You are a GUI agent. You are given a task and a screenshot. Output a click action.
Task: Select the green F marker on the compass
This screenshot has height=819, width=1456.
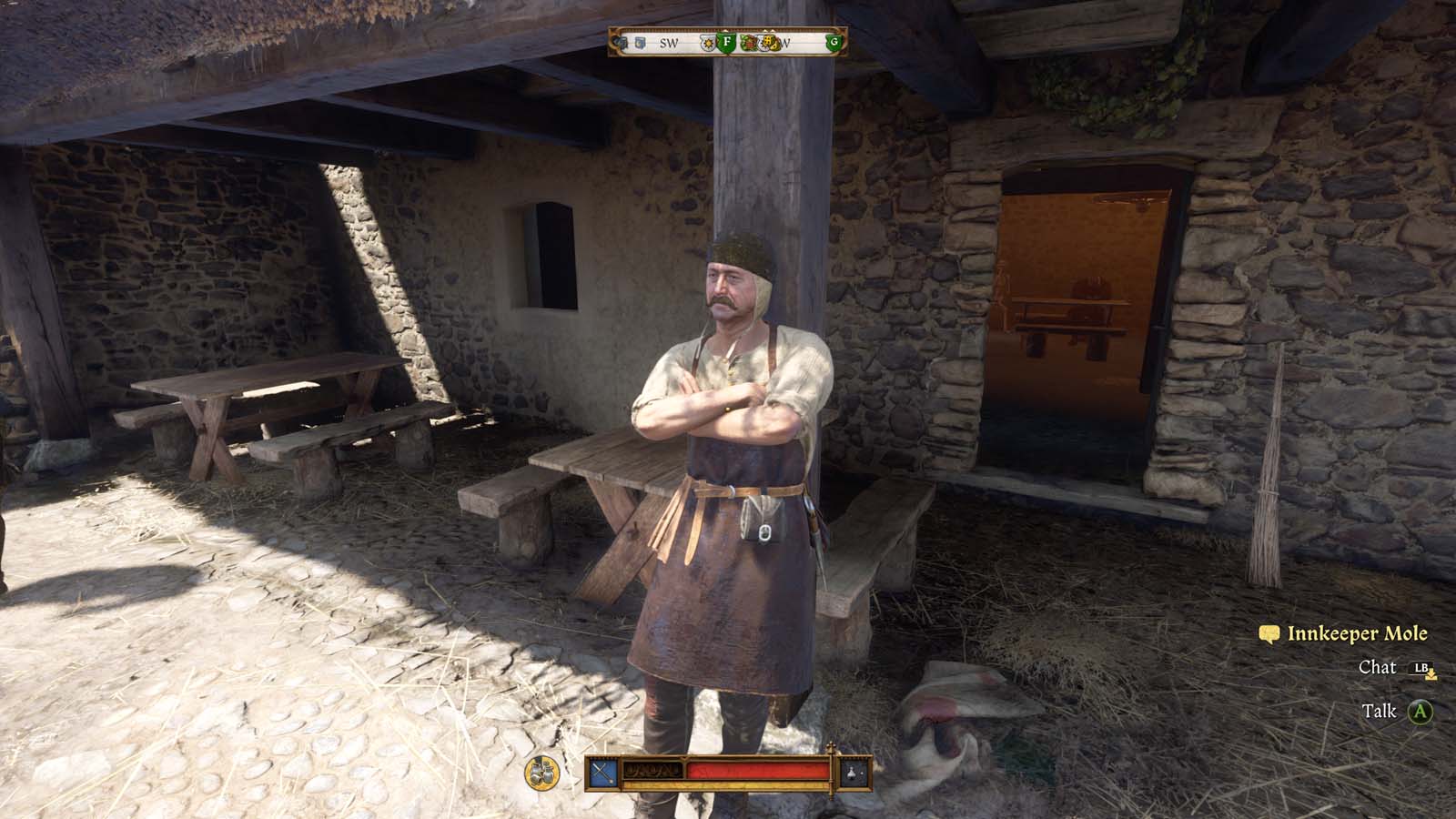pyautogui.click(x=727, y=42)
